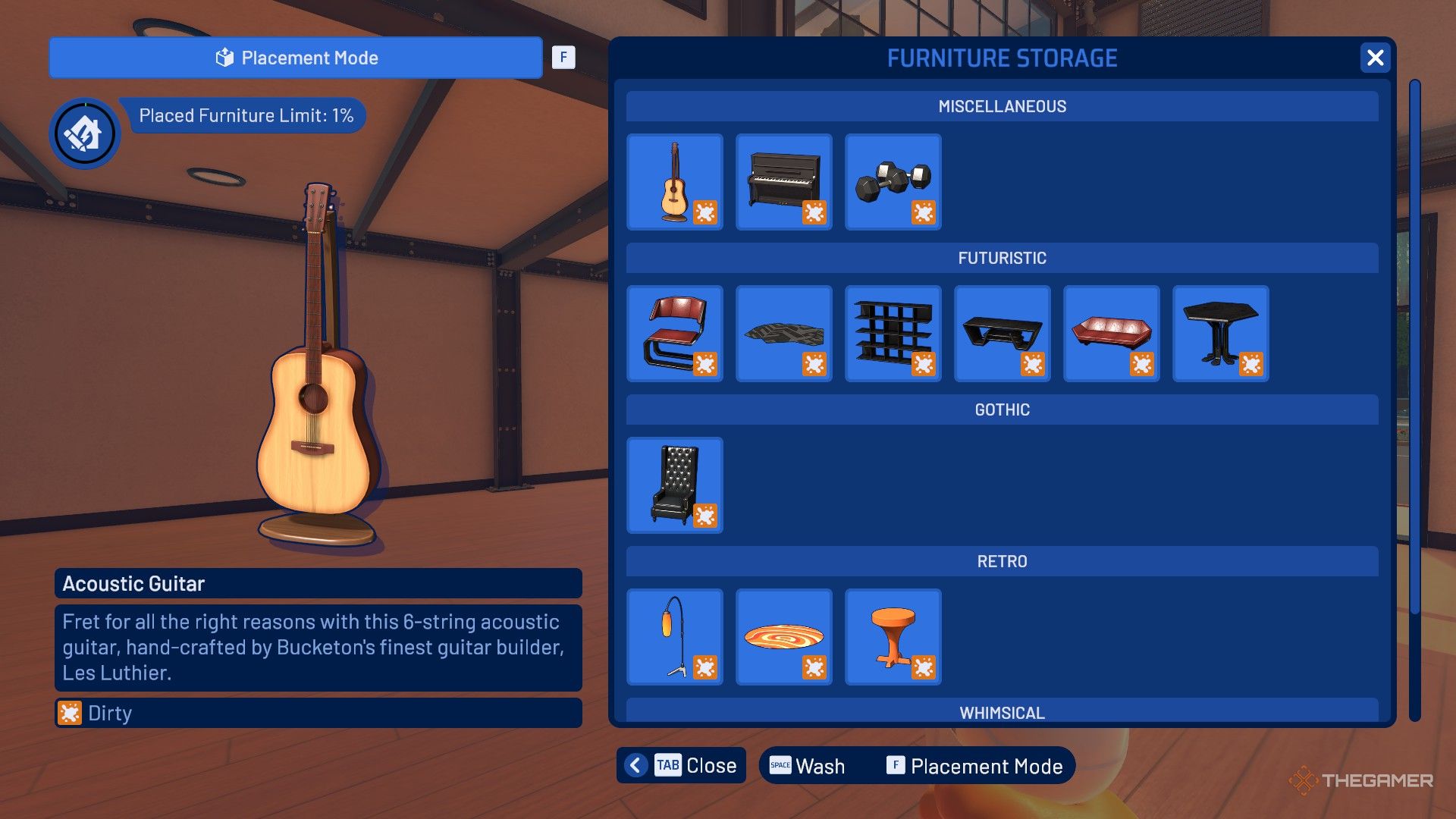Choose the dumbbells item
The height and width of the screenshot is (819, 1456).
893,182
